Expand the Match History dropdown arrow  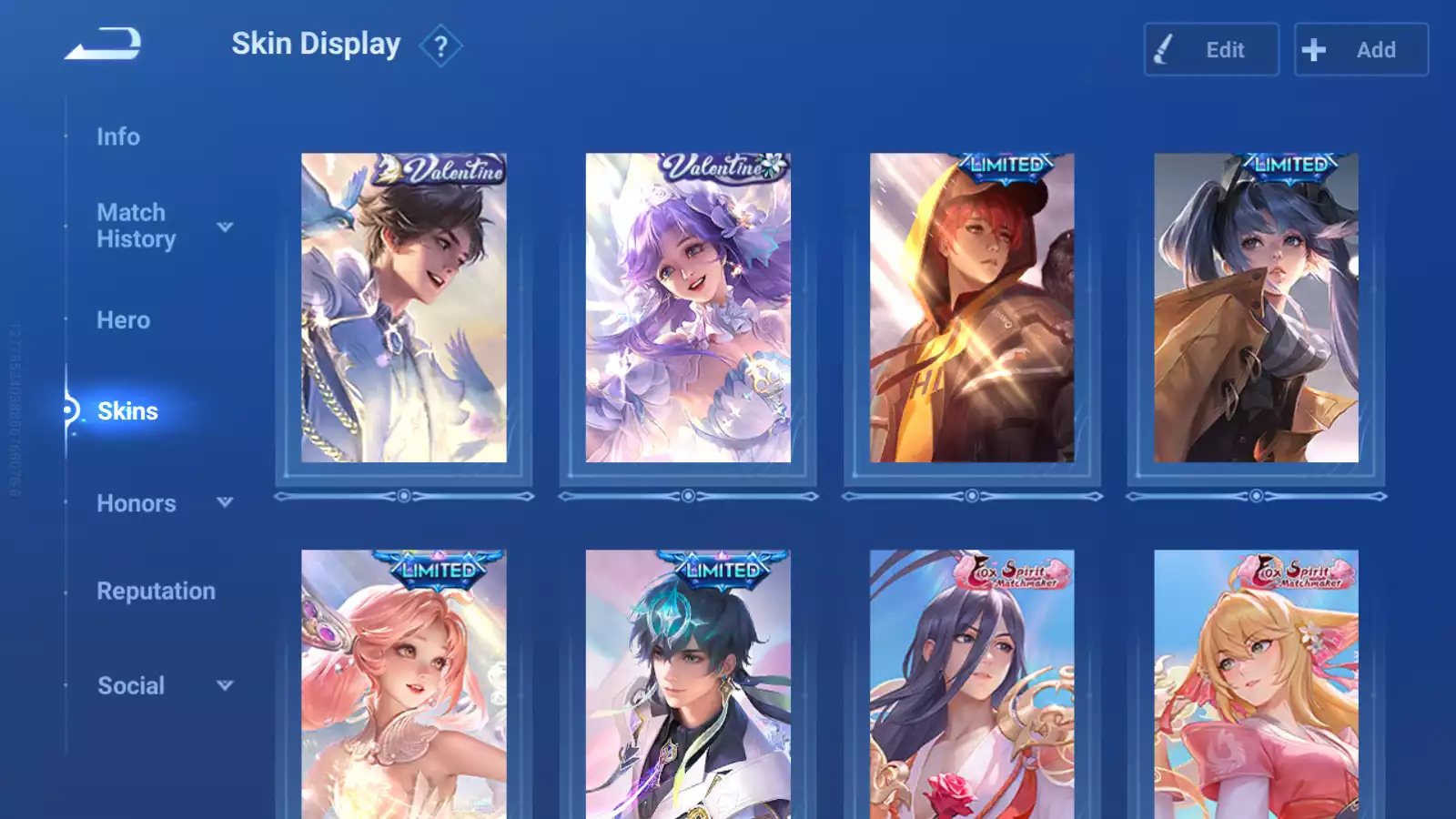(x=225, y=227)
